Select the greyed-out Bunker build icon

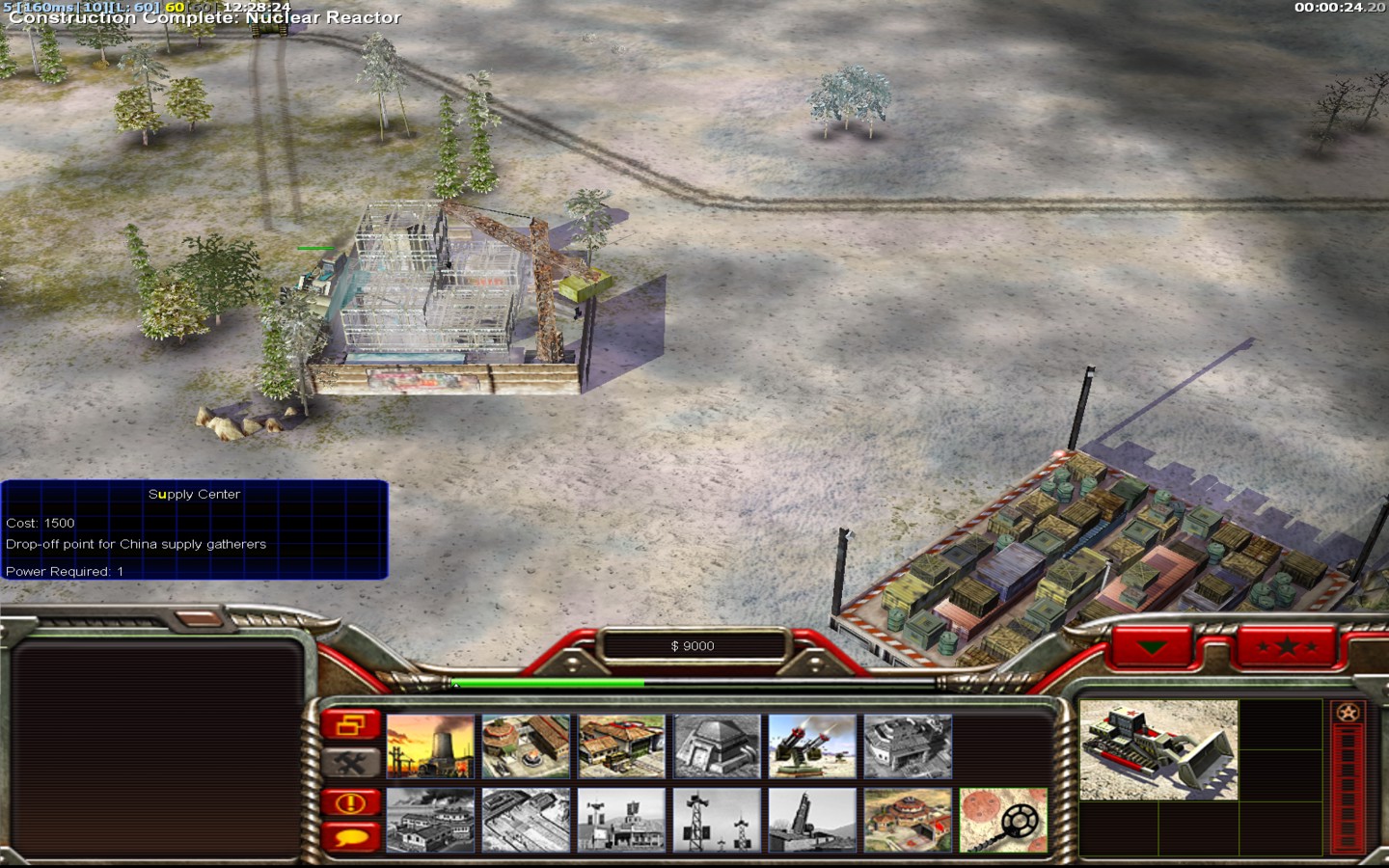pos(717,746)
